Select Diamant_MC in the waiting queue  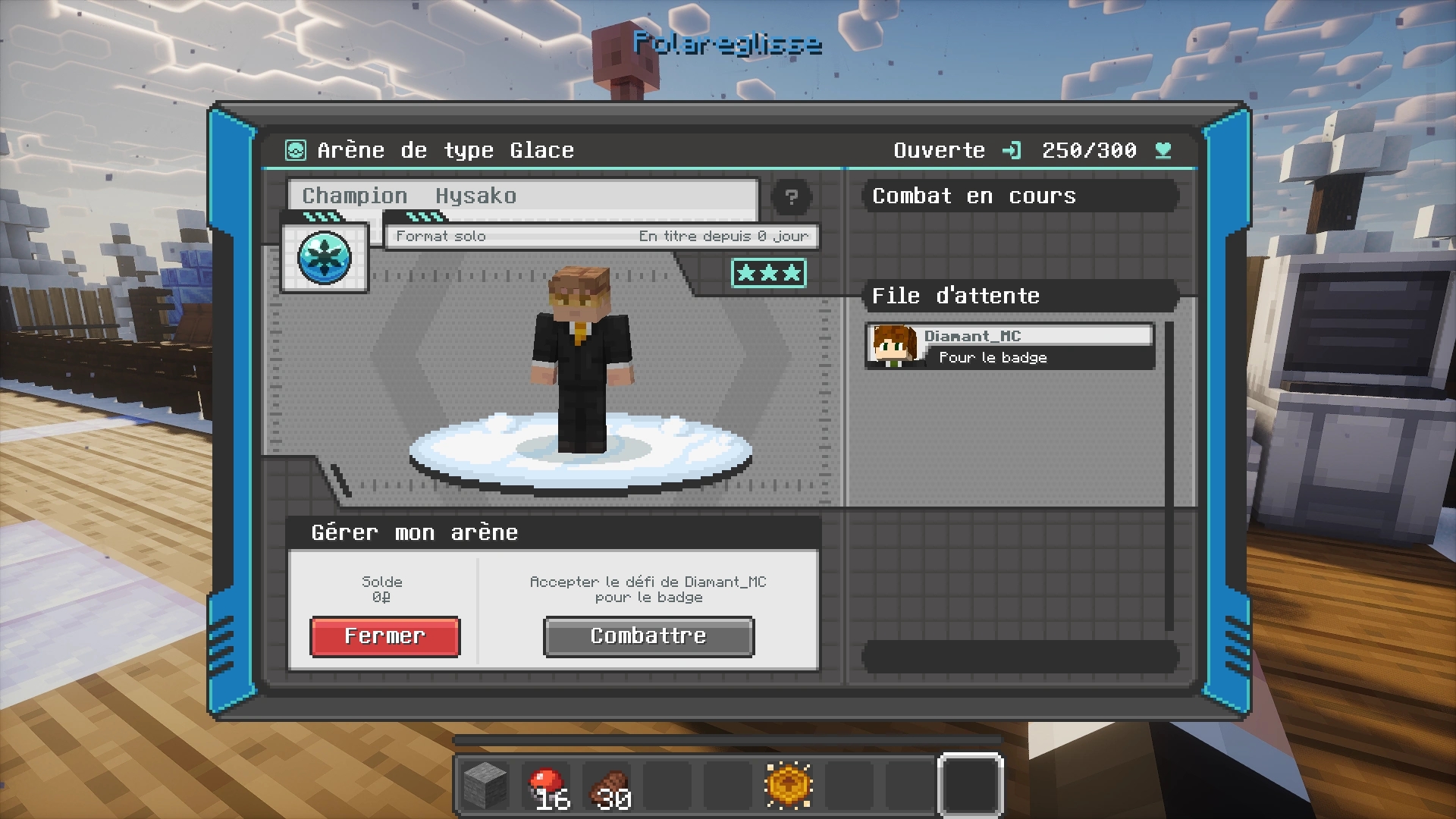tap(1009, 347)
